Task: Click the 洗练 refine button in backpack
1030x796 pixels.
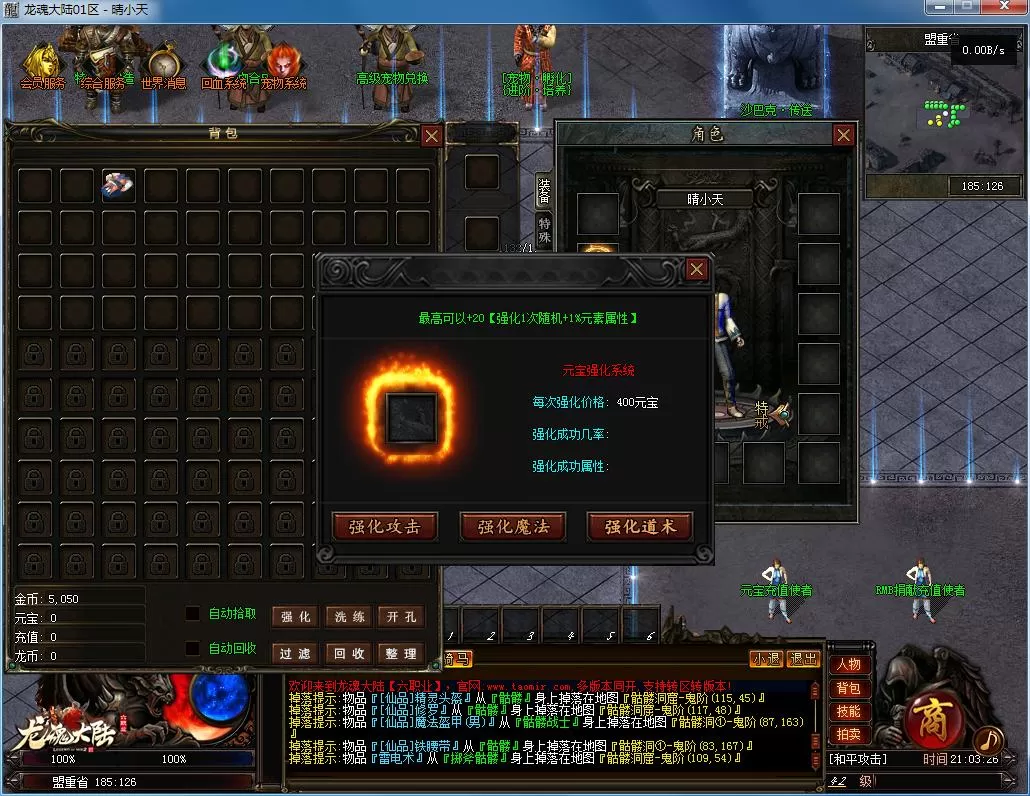Action: tap(349, 617)
